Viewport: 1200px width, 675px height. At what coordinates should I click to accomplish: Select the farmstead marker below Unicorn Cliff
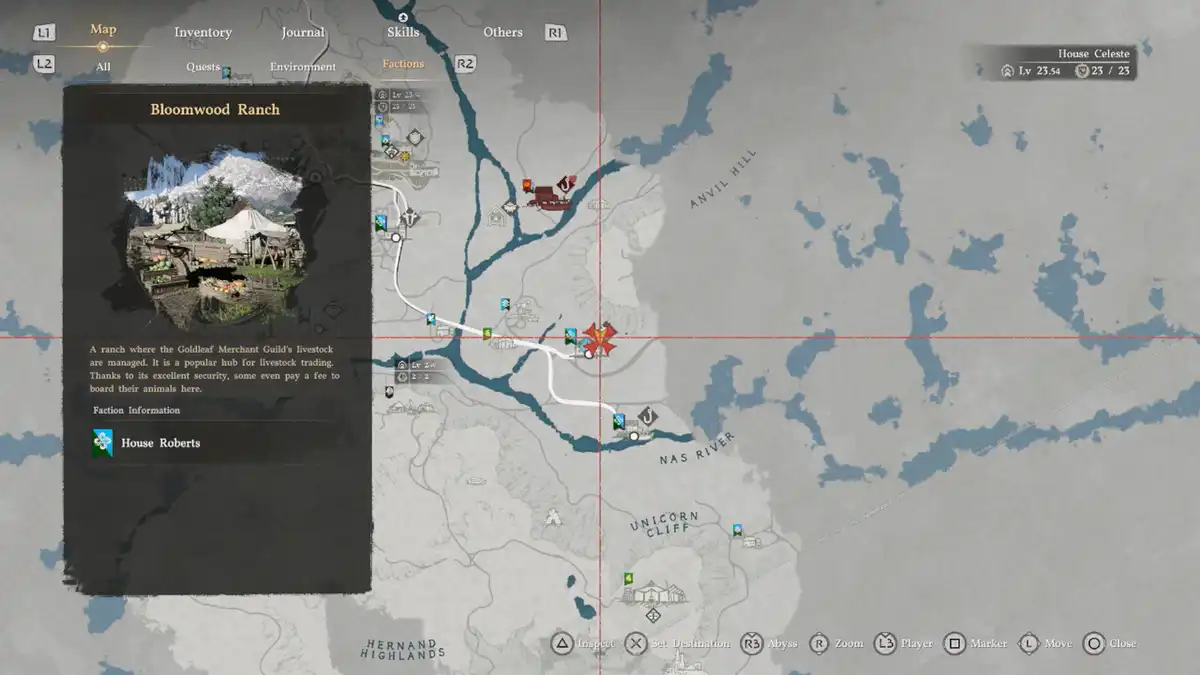(x=655, y=593)
